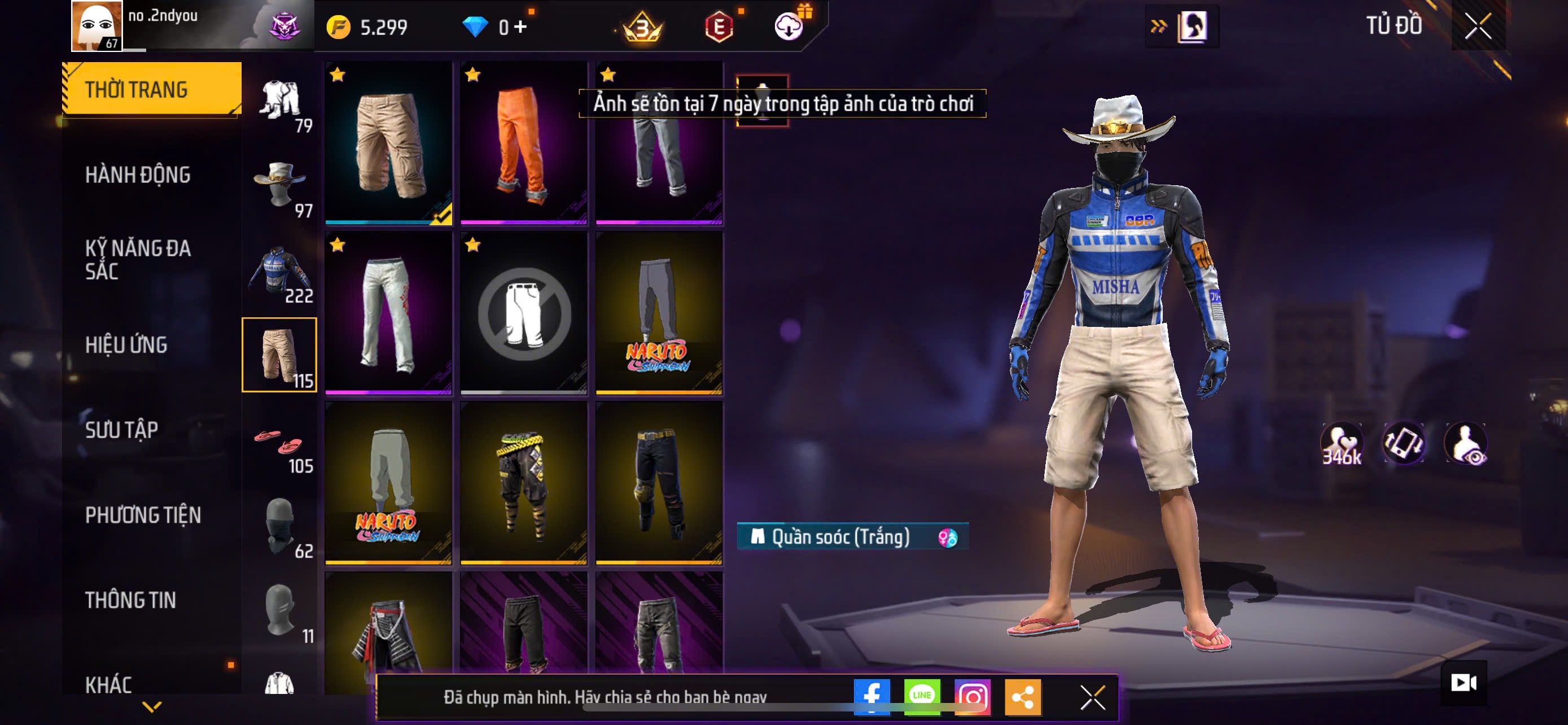Share screenshot via Instagram
1568x725 pixels.
point(972,696)
